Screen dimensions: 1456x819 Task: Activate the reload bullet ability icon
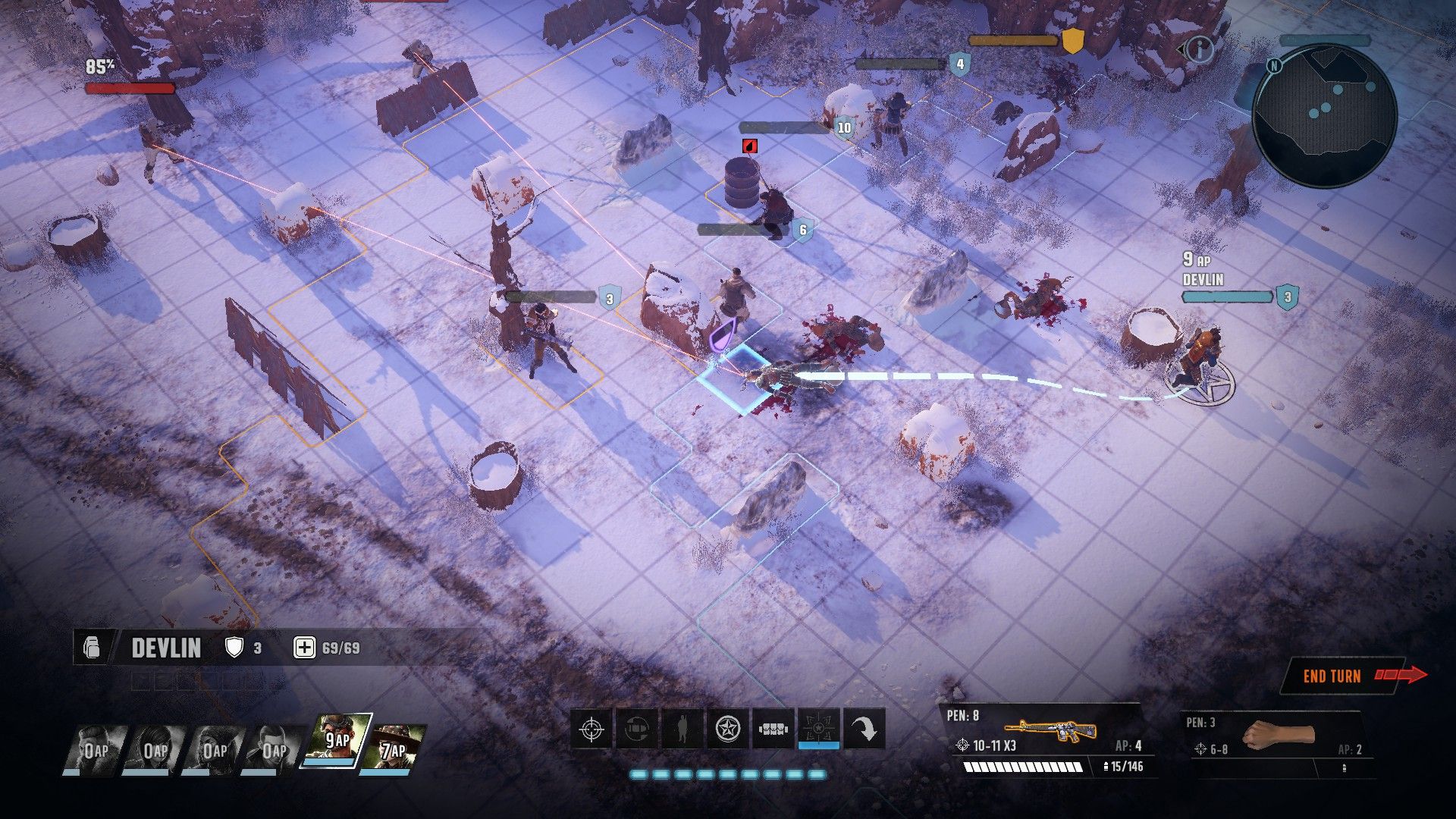[636, 730]
